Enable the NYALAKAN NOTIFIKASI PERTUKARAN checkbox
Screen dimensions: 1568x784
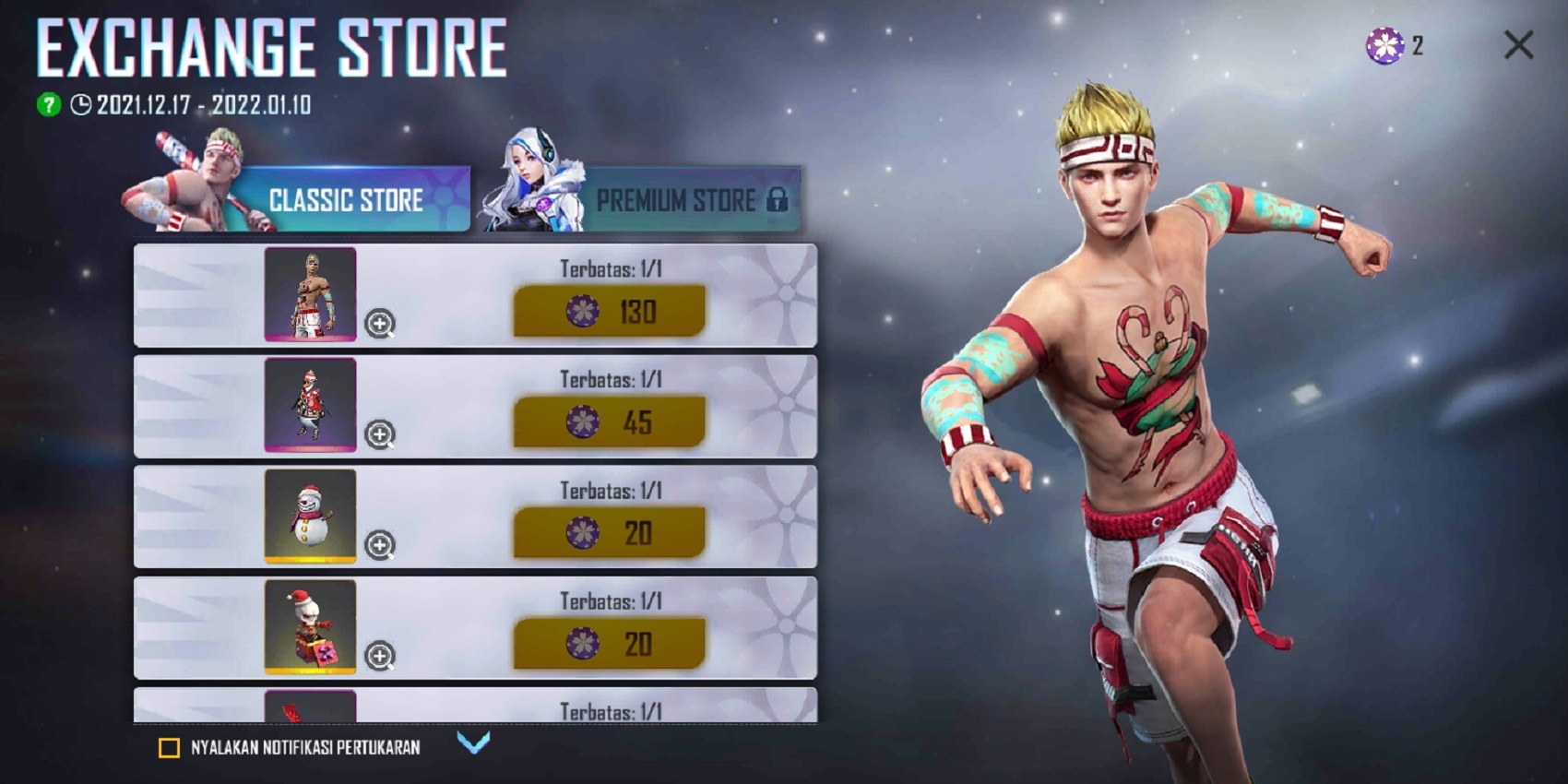(168, 749)
